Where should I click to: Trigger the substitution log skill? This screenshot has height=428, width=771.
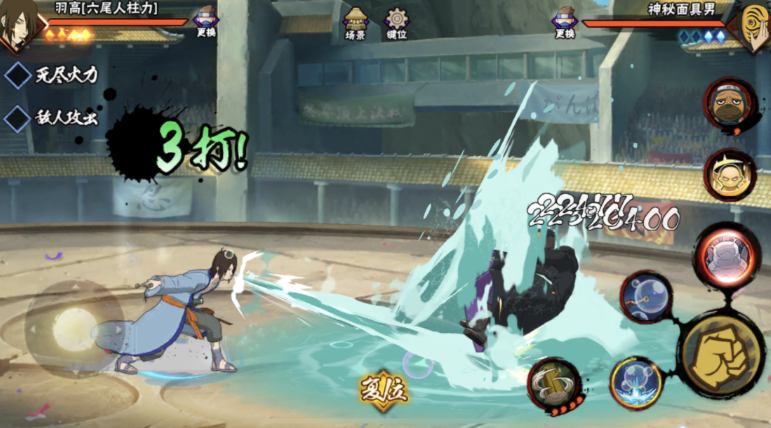pyautogui.click(x=554, y=383)
